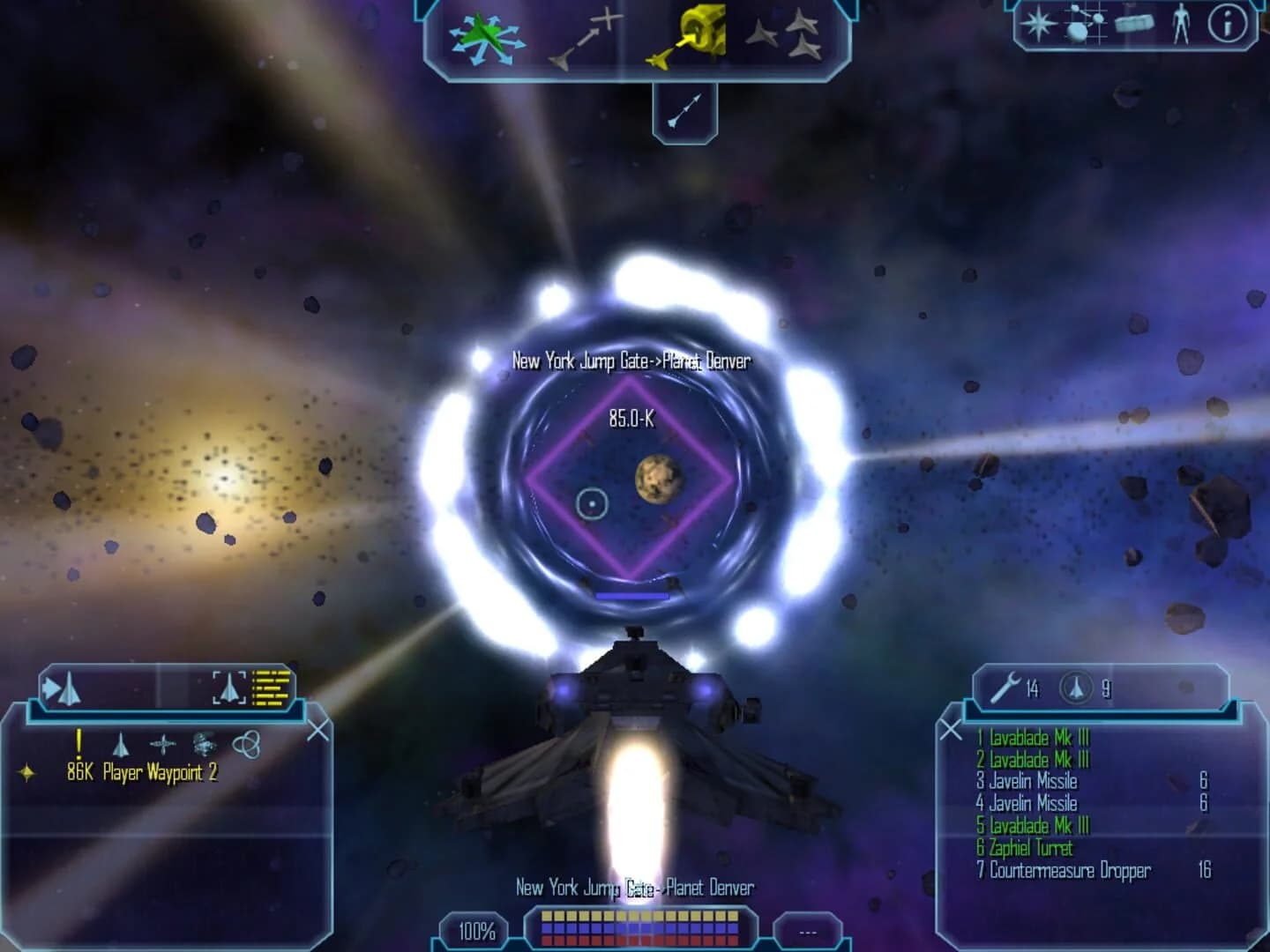Viewport: 1270px width, 952px height.
Task: Select the Javelin Missile weapon entry
Action: (1027, 780)
